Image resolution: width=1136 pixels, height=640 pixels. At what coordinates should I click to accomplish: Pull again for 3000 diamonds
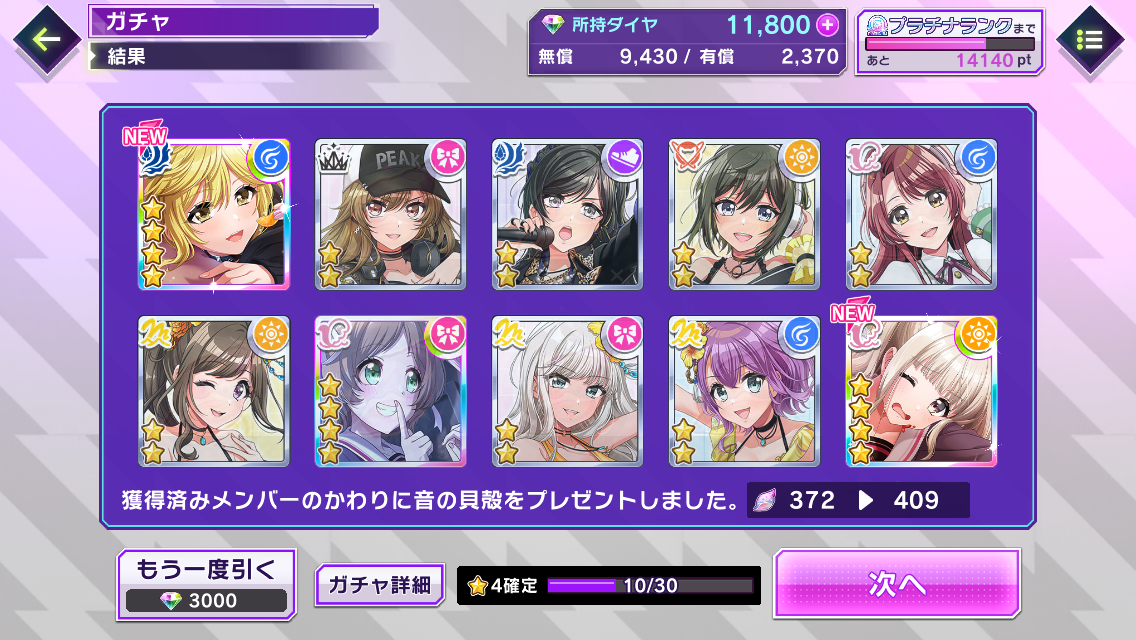click(207, 583)
